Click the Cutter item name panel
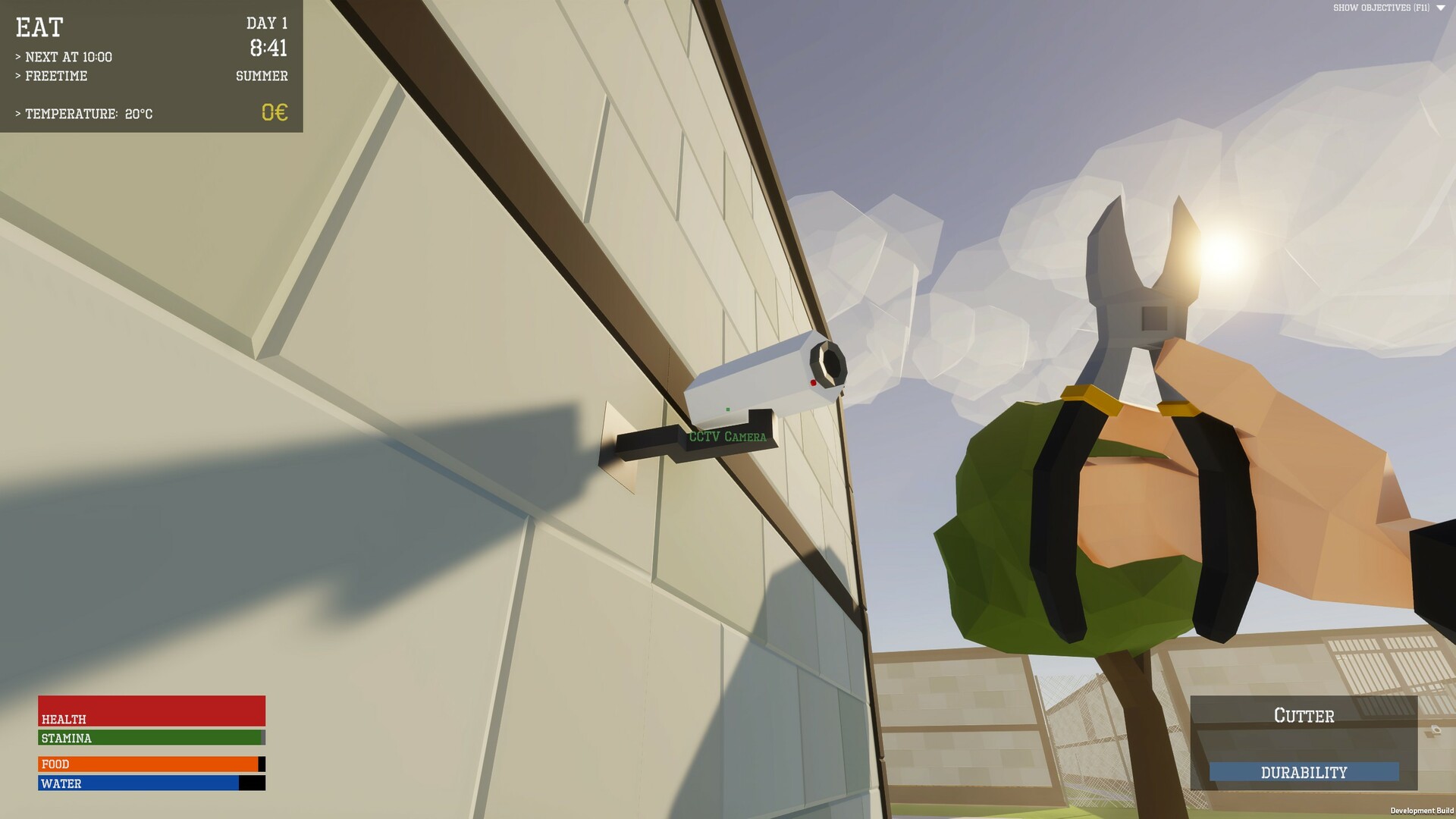The width and height of the screenshot is (1456, 819). pos(1303,715)
